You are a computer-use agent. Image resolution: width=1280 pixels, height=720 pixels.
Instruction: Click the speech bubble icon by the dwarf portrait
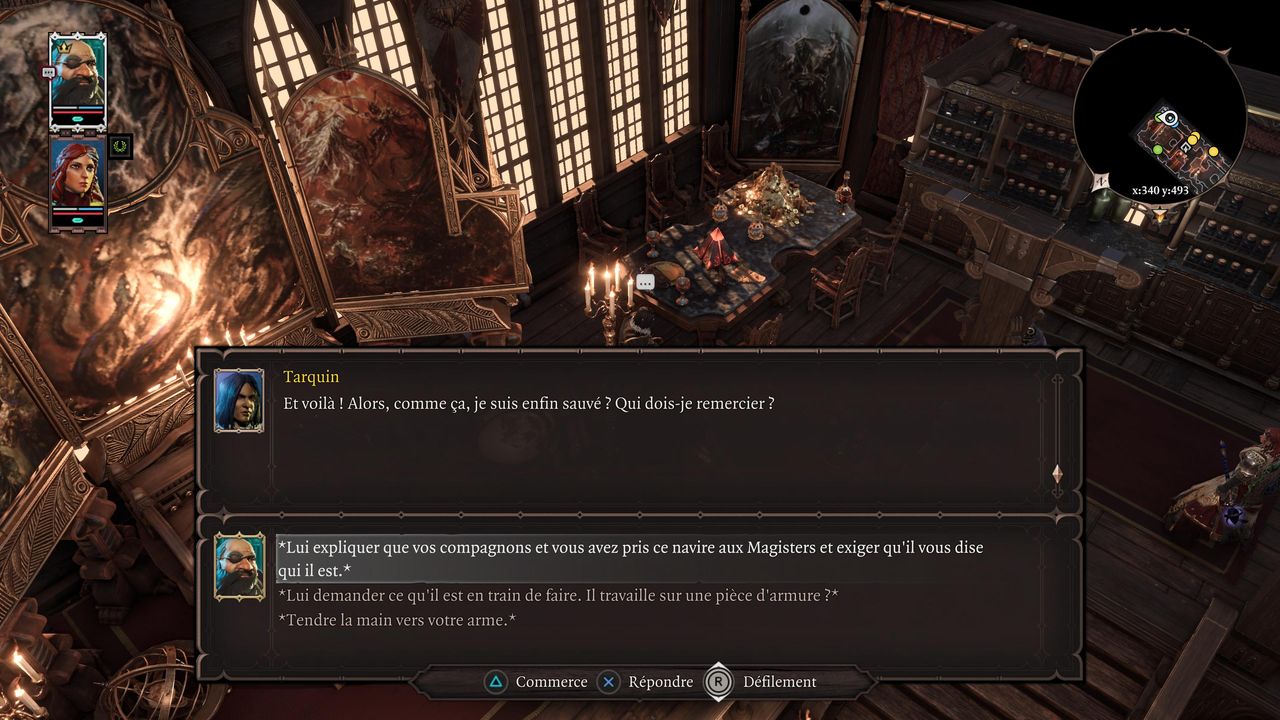coord(48,72)
